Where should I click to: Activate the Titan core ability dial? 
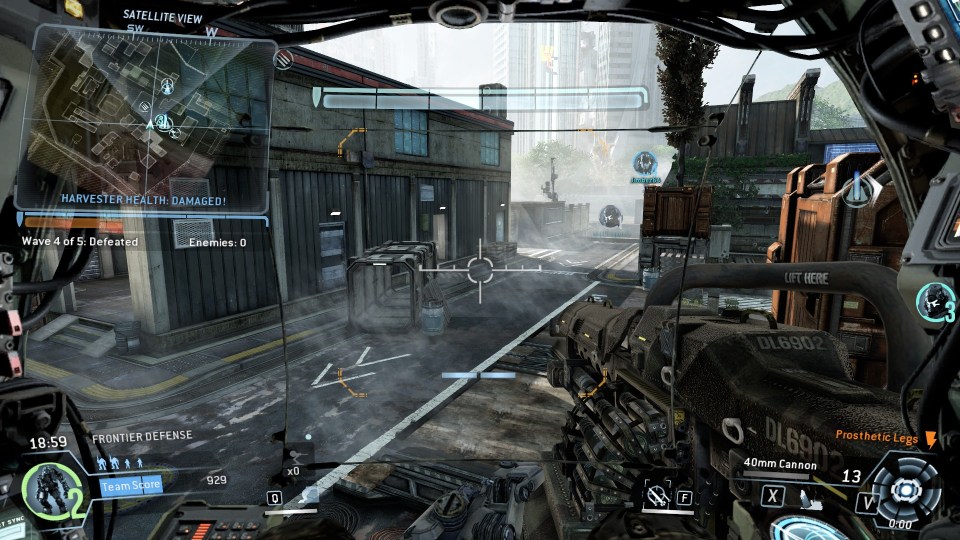(906, 489)
